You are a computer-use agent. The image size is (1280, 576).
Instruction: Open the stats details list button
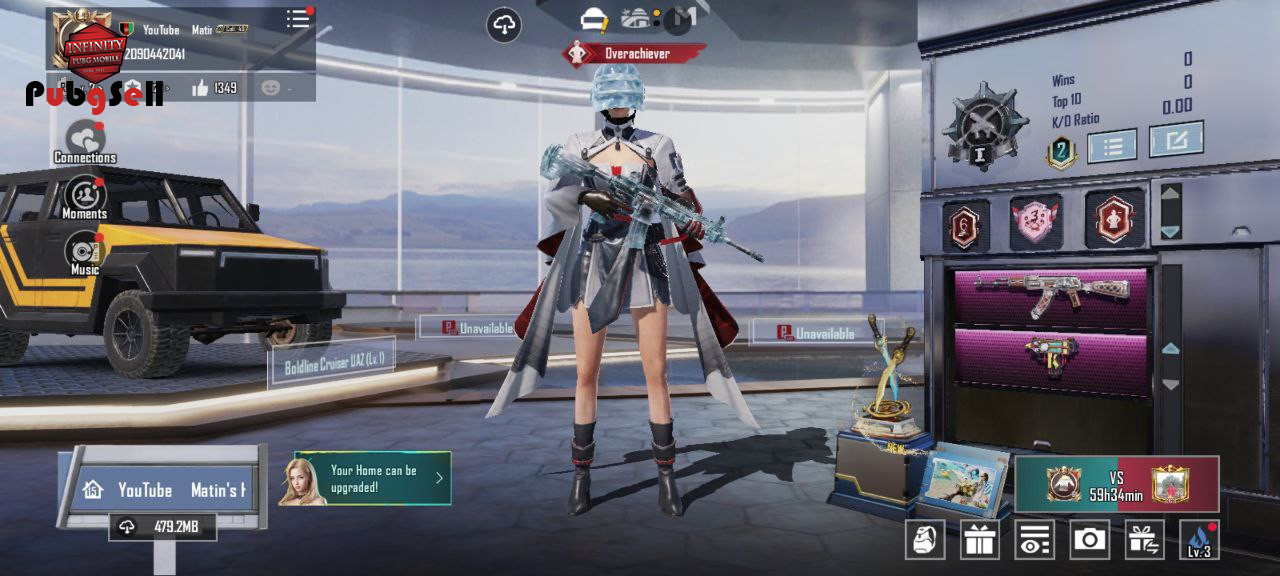click(x=1112, y=146)
